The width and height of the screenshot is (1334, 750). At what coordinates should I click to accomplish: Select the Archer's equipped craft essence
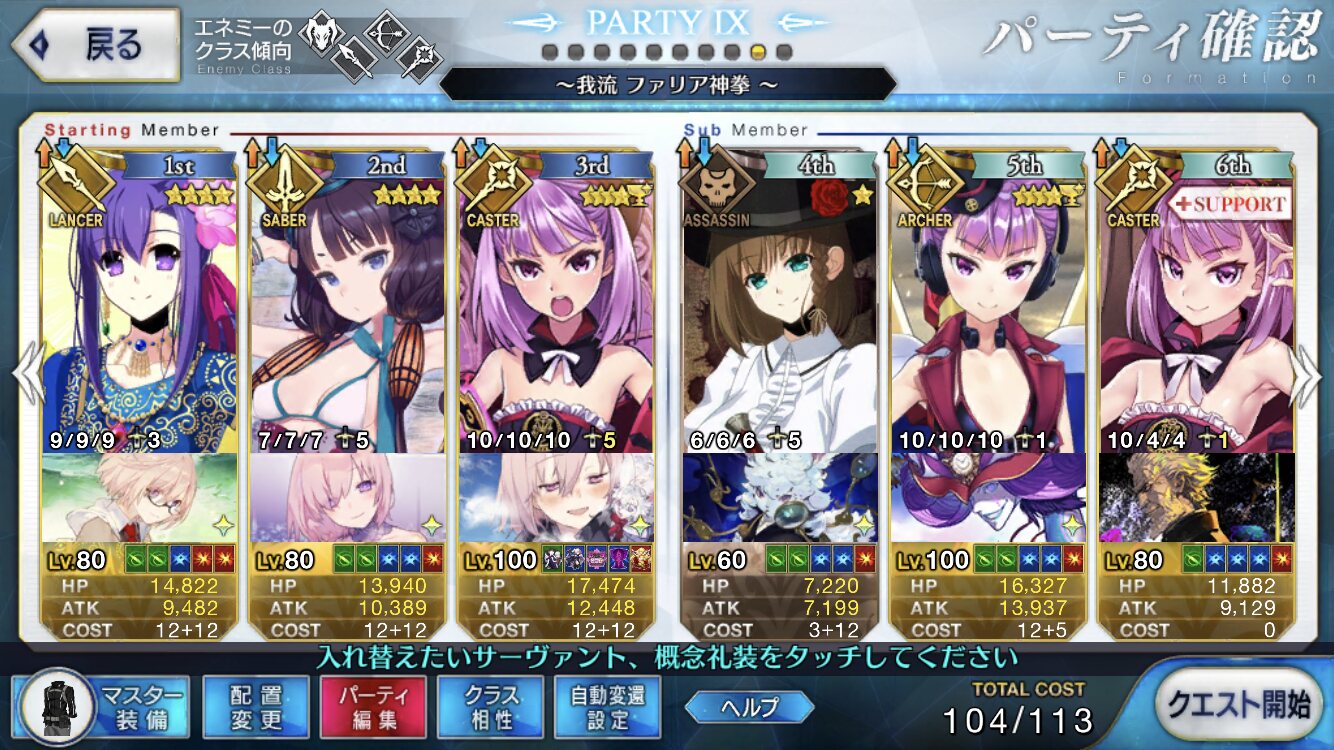coord(988,497)
